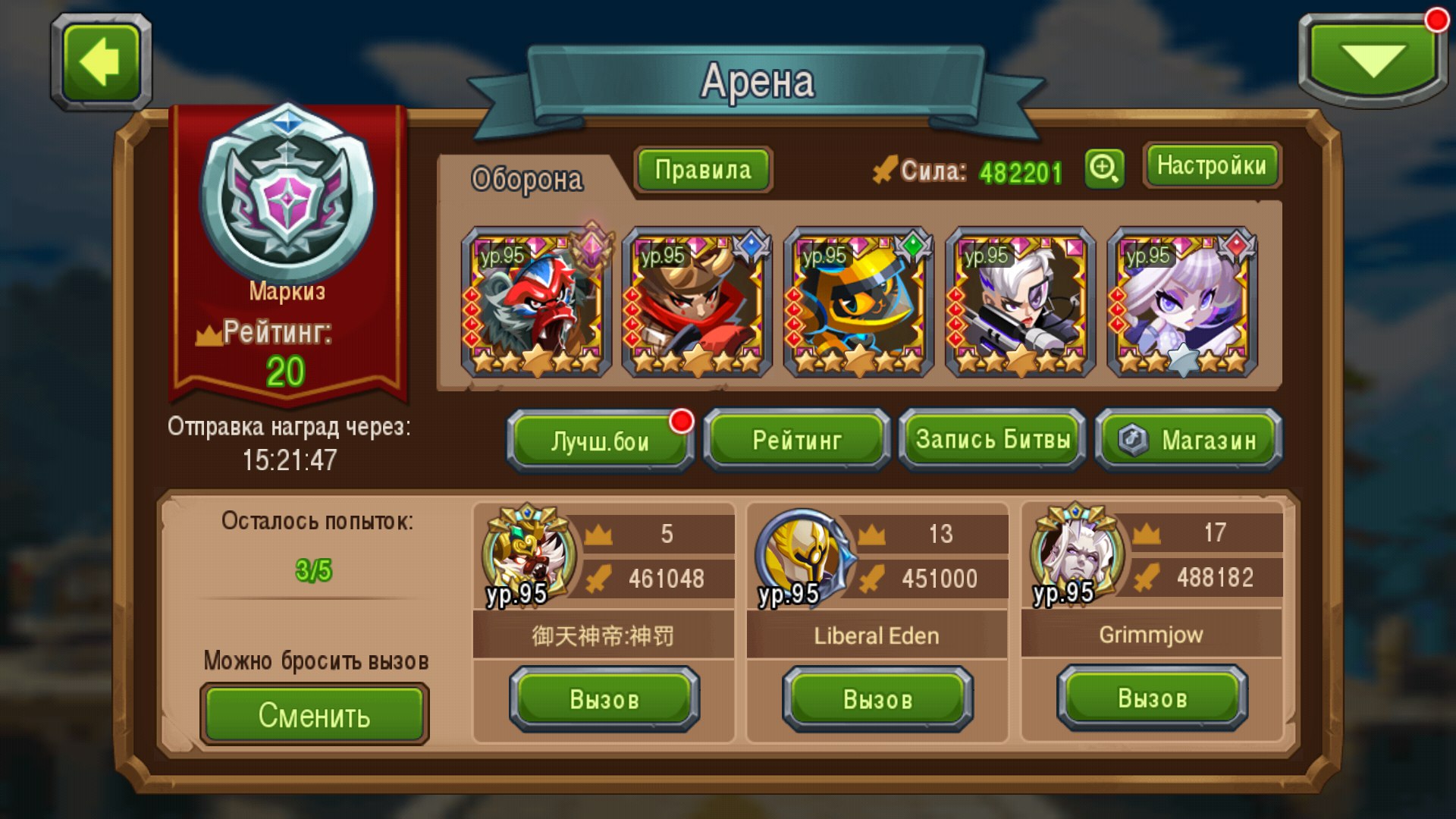The width and height of the screenshot is (1456, 819).
Task: Open the Магазин arena shop
Action: pyautogui.click(x=1189, y=441)
